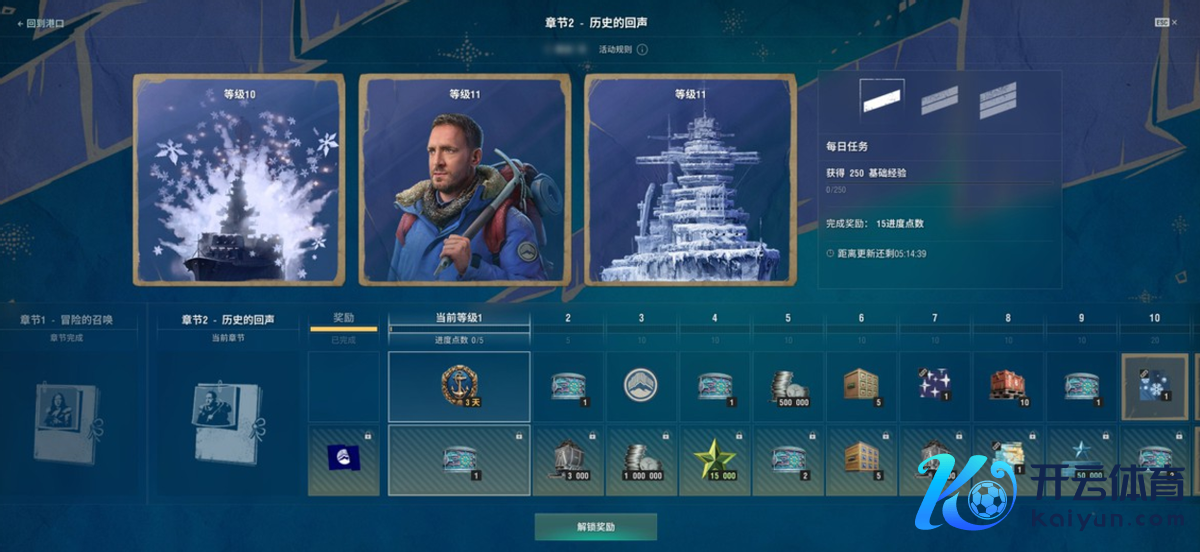Select the level 11 frozen battleship card
Viewport: 1200px width, 552px height.
pyautogui.click(x=690, y=180)
